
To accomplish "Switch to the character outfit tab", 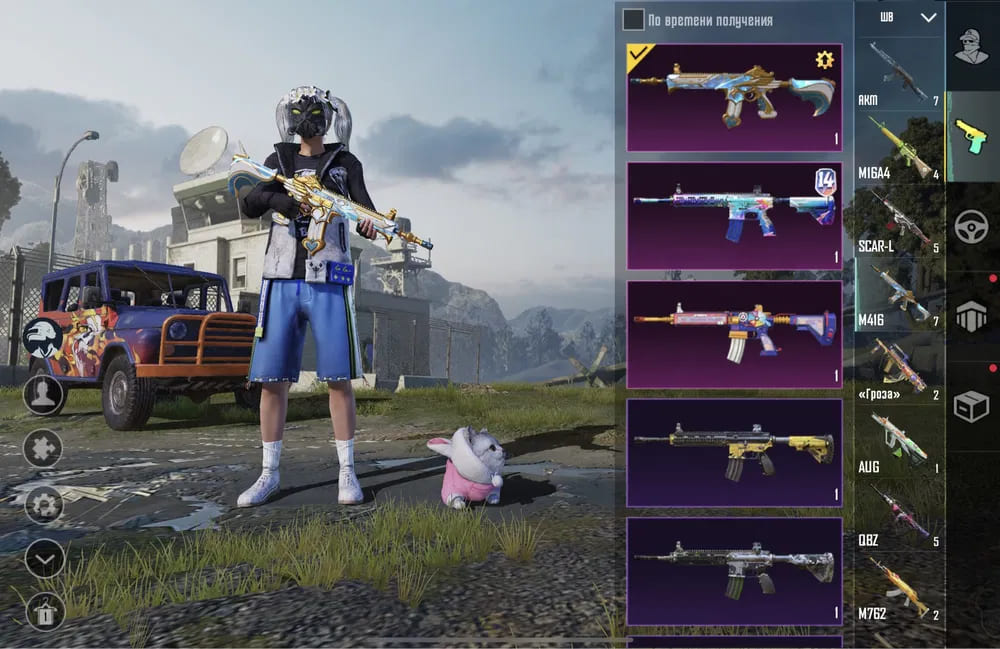I will pyautogui.click(x=971, y=47).
